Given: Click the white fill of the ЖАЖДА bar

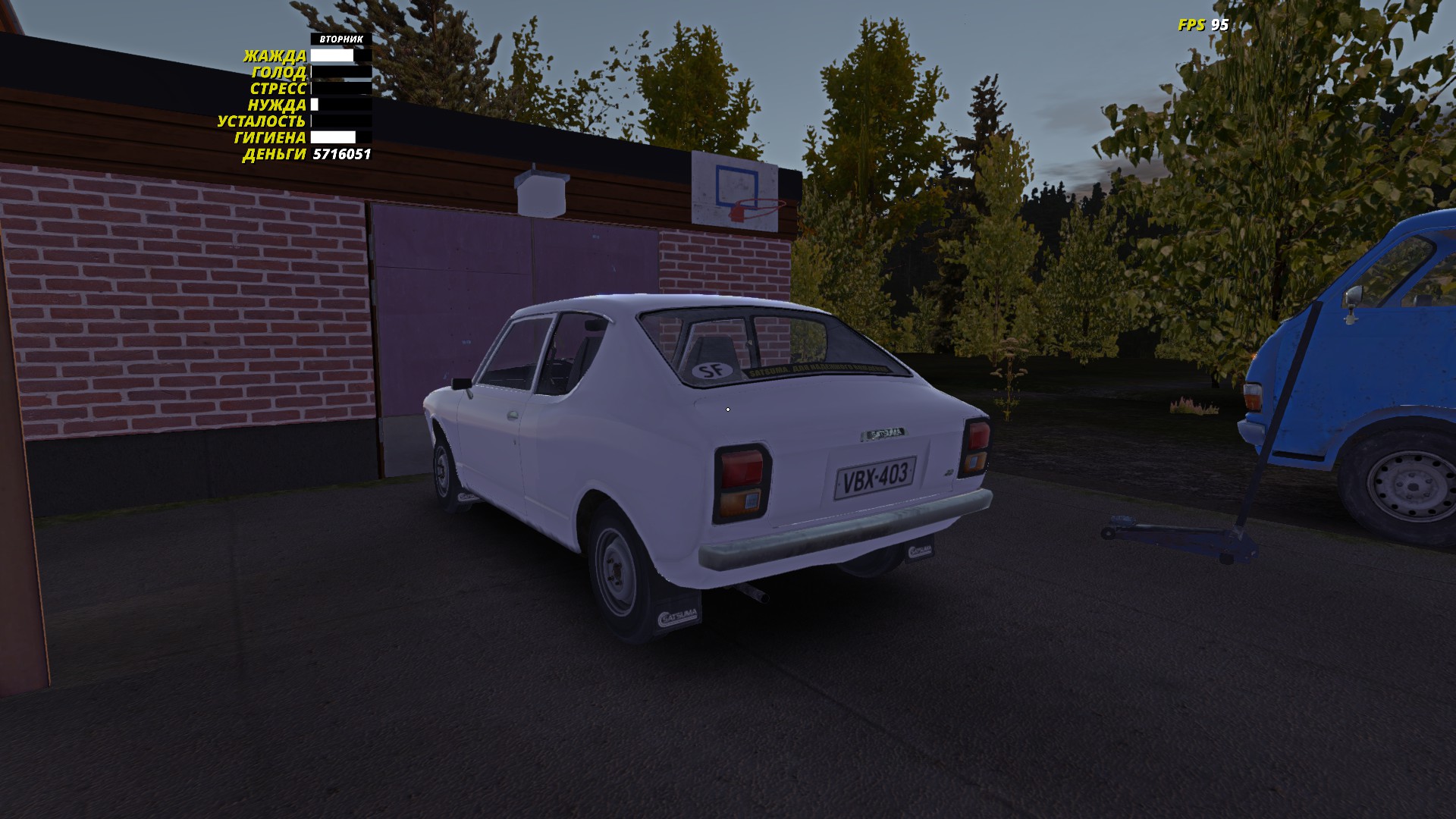Looking at the screenshot, I should click(334, 55).
